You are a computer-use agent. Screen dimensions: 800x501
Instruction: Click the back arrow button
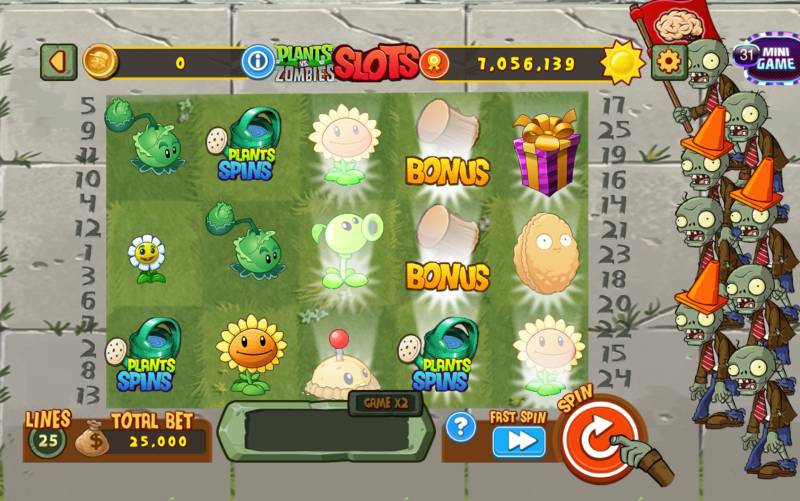(57, 63)
